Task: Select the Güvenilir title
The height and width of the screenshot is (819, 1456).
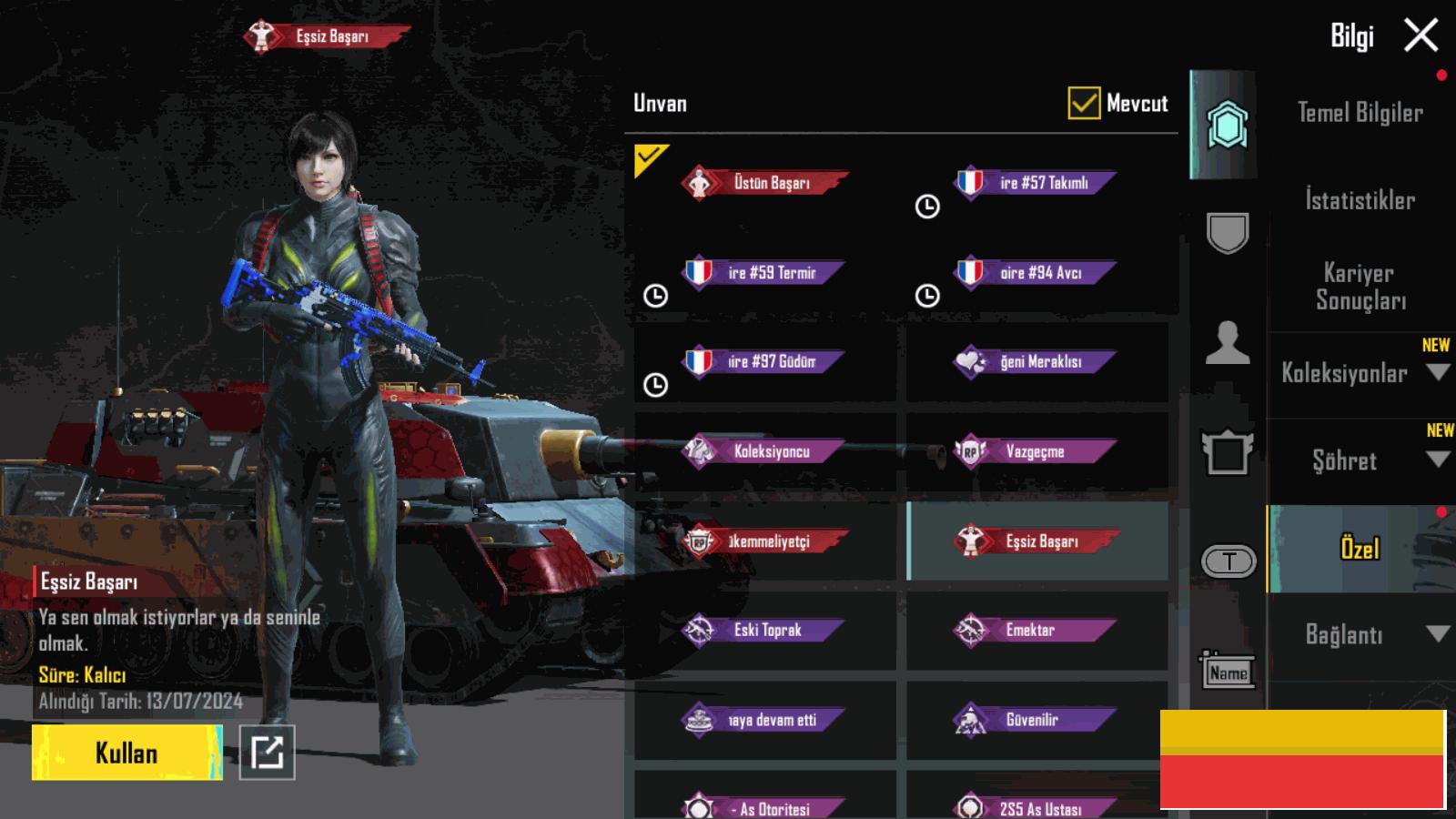Action: [1036, 720]
